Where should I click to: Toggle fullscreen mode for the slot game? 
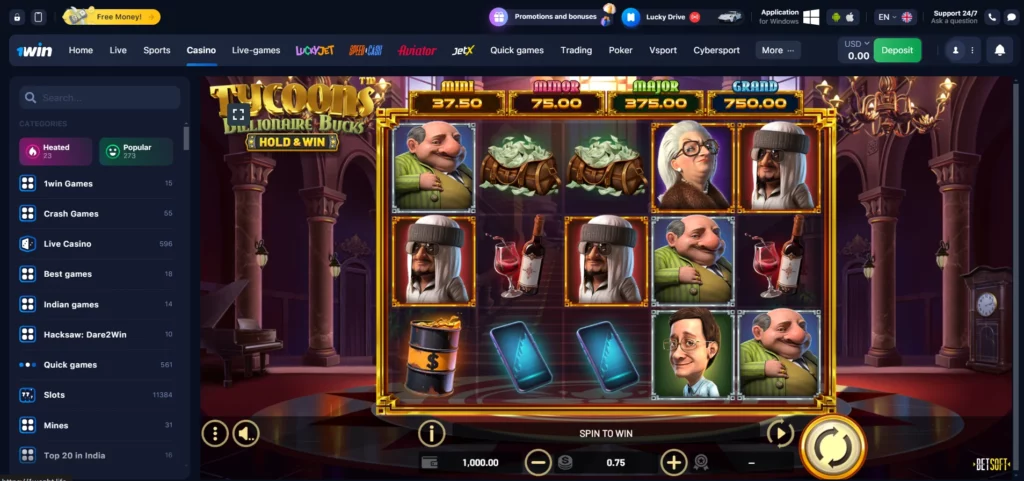pyautogui.click(x=237, y=115)
